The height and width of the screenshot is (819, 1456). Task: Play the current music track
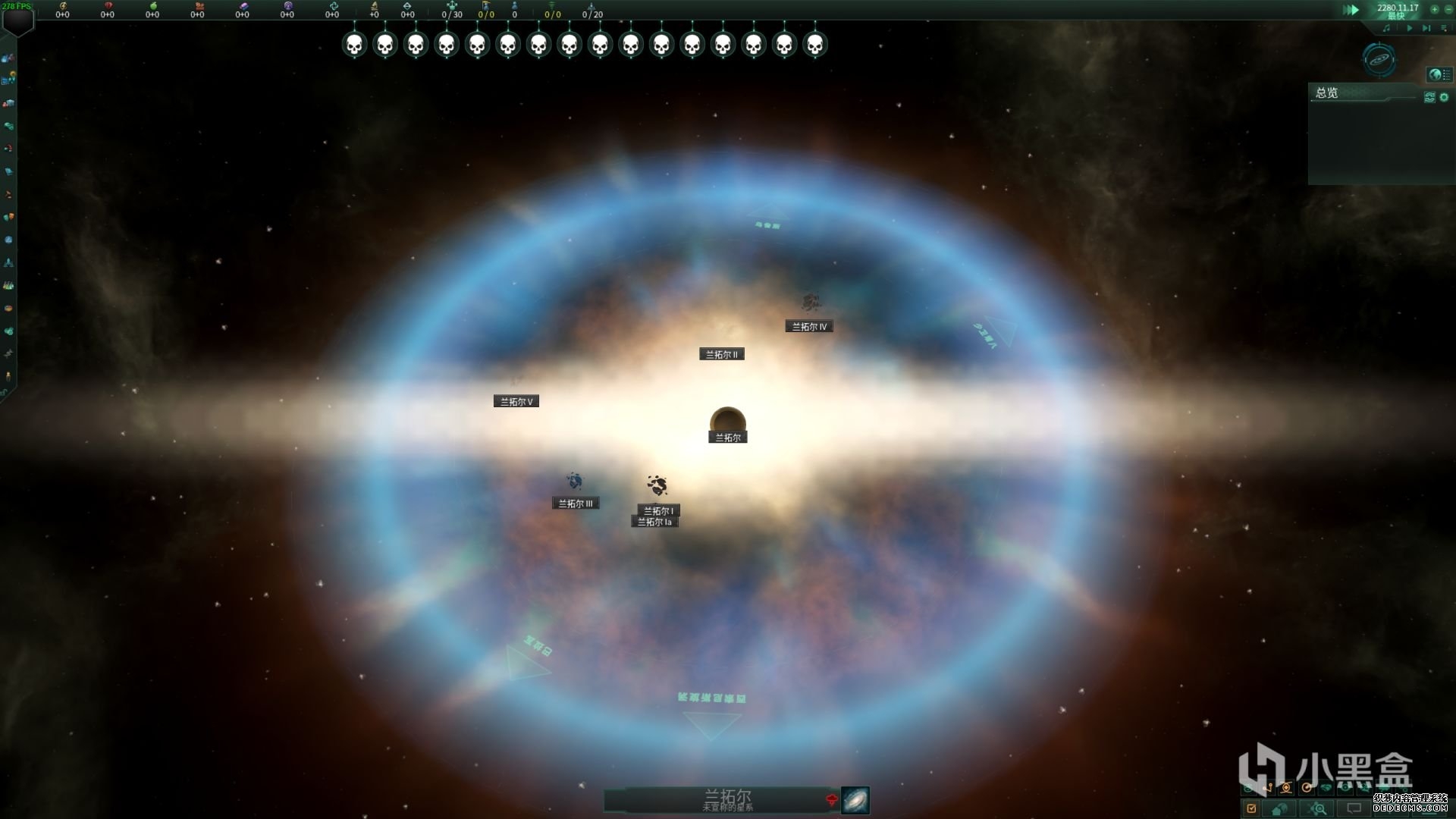click(1410, 28)
